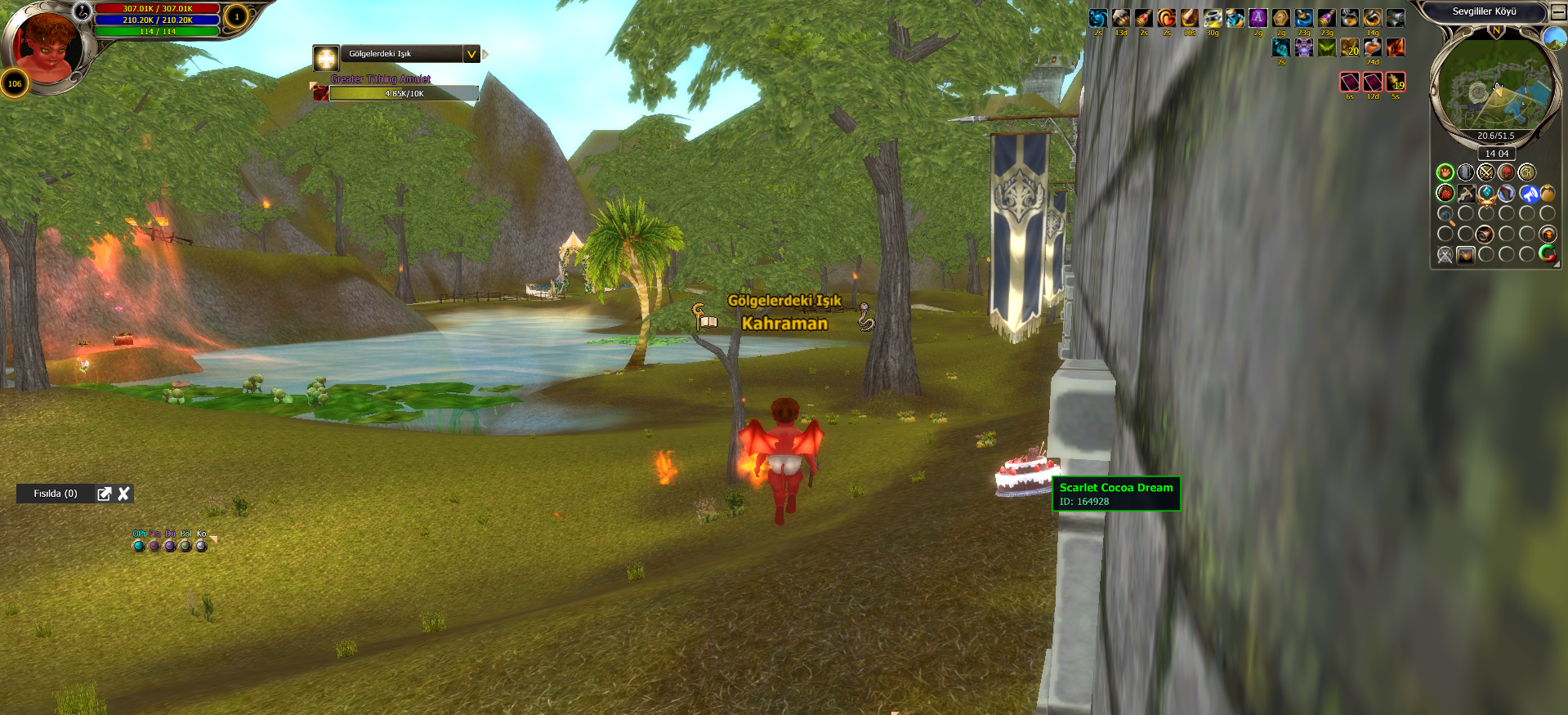
Task: Select the gold money sack icon
Action: tap(1548, 194)
